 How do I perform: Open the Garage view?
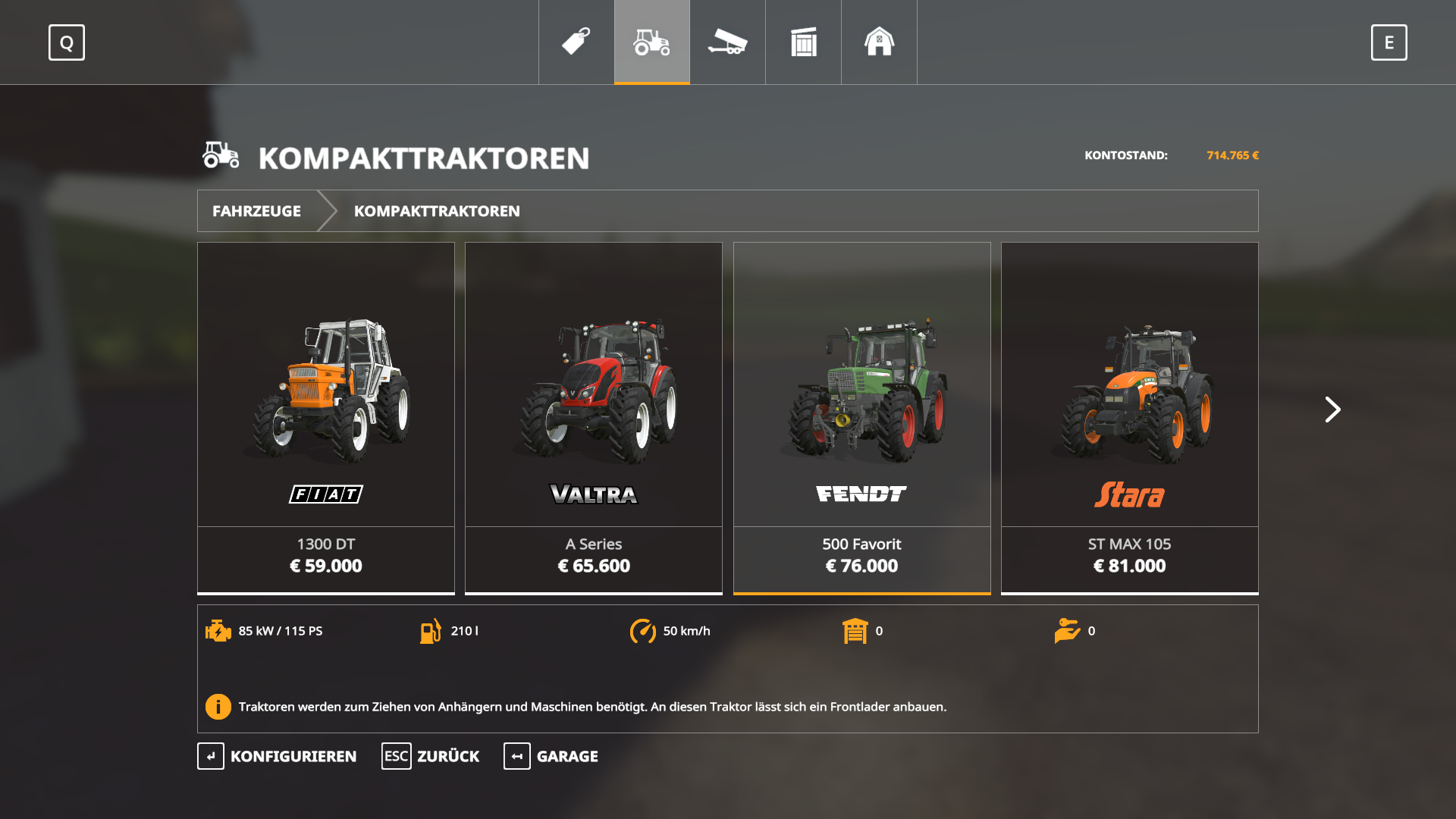tap(551, 756)
